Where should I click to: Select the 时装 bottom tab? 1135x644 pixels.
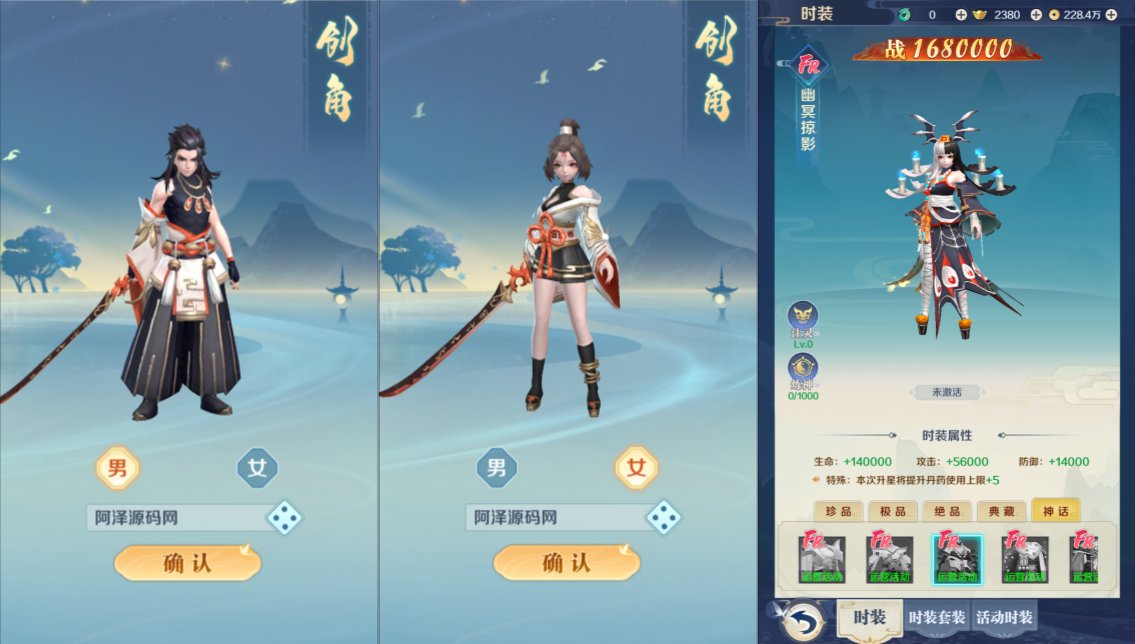click(x=869, y=617)
